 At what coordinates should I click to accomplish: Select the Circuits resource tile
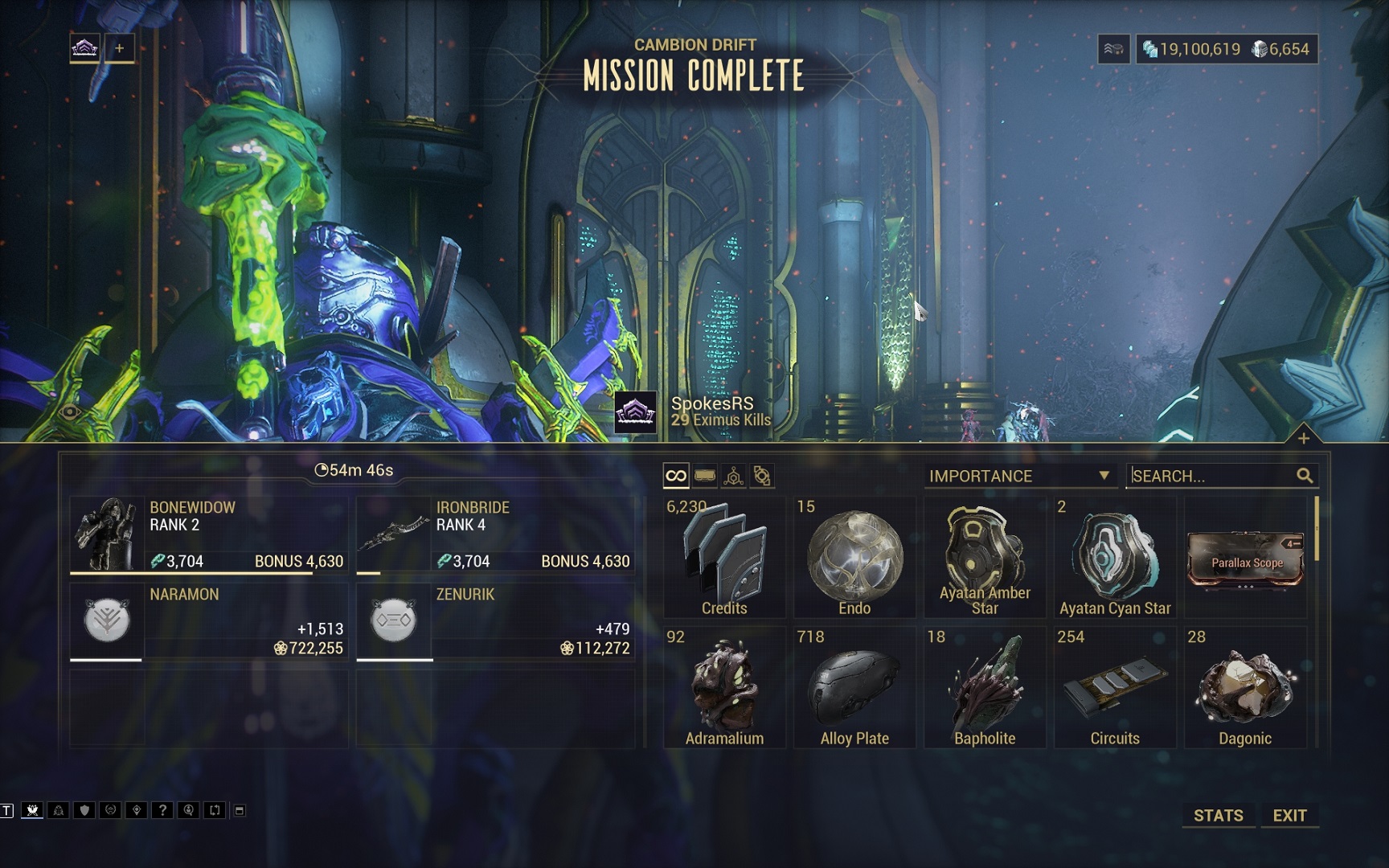(x=1115, y=688)
